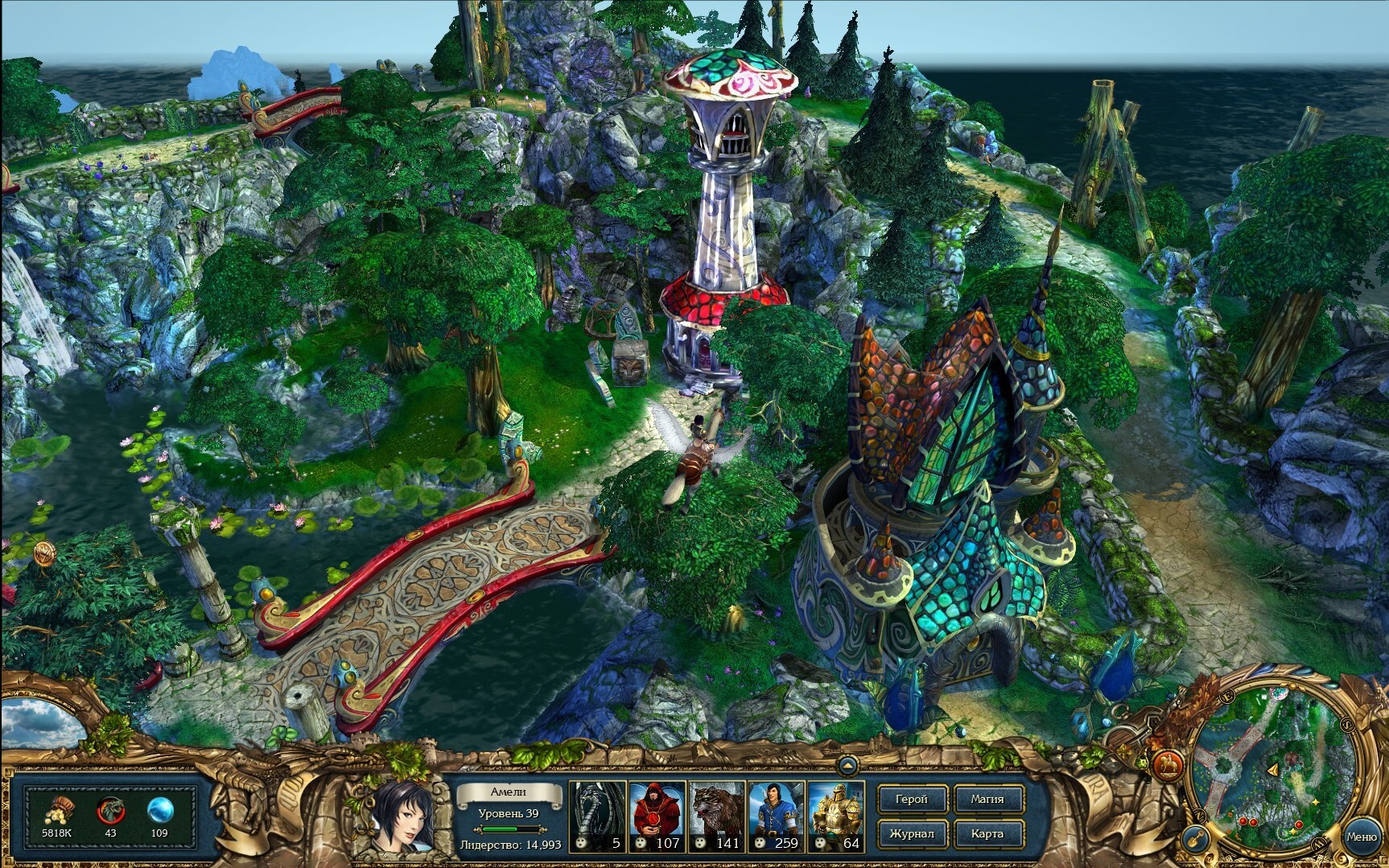The image size is (1389, 868).
Task: Select the black dragon troop slot
Action: pyautogui.click(x=597, y=816)
